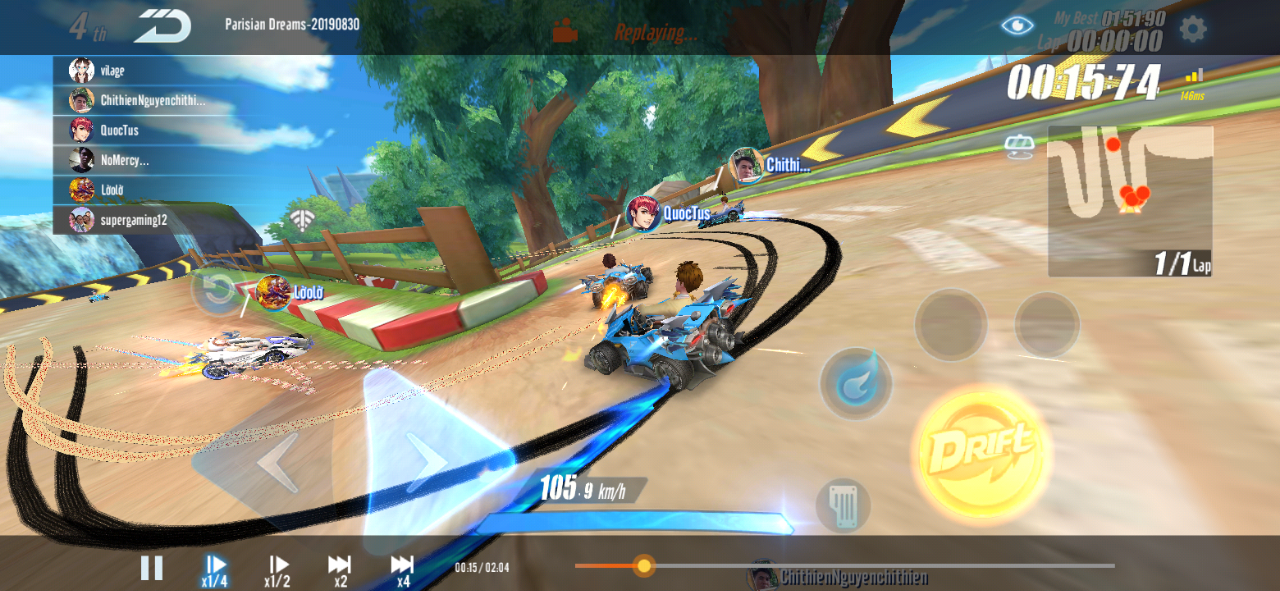The height and width of the screenshot is (591, 1280).
Task: Toggle the eye spectate view icon
Action: click(x=1018, y=26)
